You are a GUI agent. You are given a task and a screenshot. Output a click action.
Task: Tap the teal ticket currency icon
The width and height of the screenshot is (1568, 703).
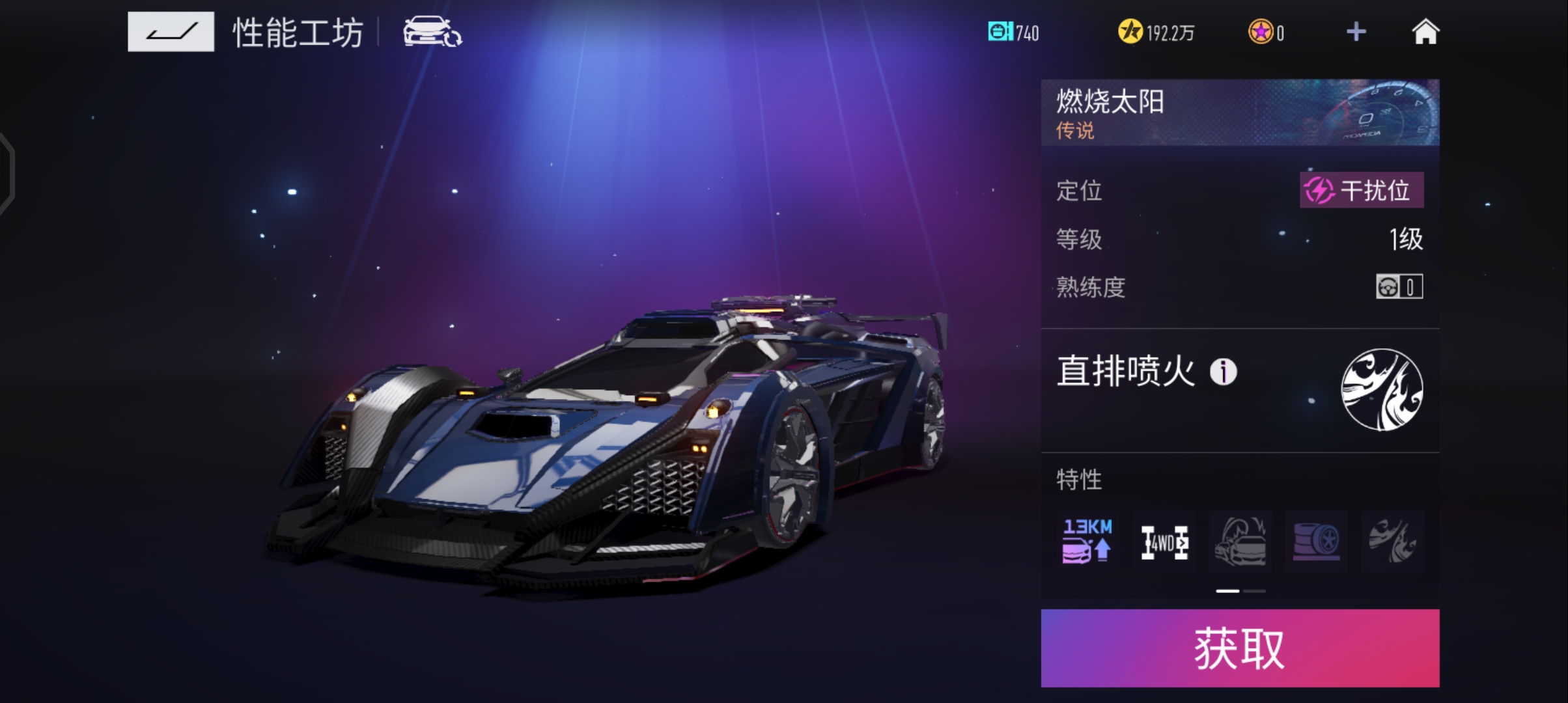[x=1000, y=32]
